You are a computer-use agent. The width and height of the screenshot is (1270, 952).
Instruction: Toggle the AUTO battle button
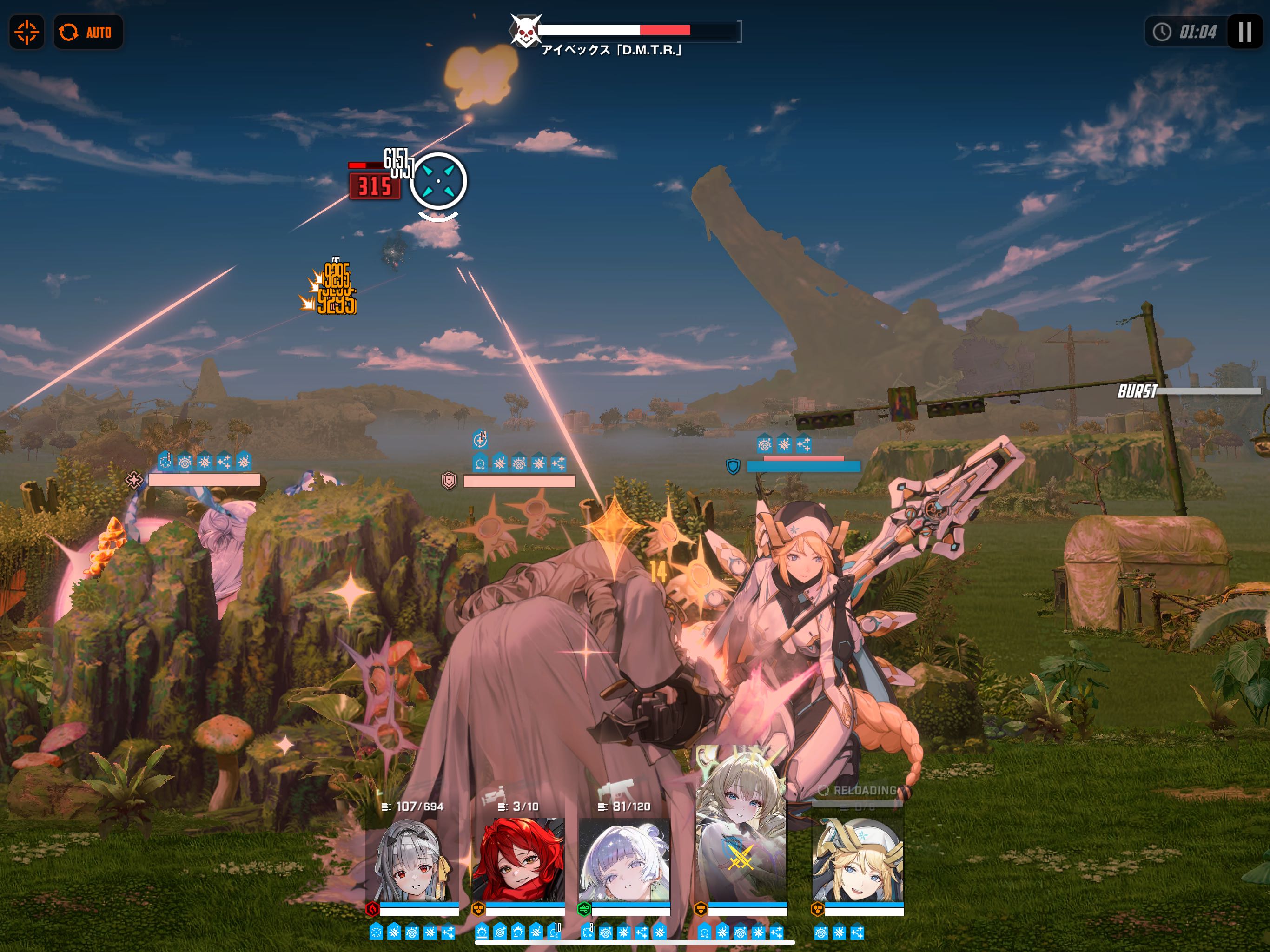(x=88, y=32)
